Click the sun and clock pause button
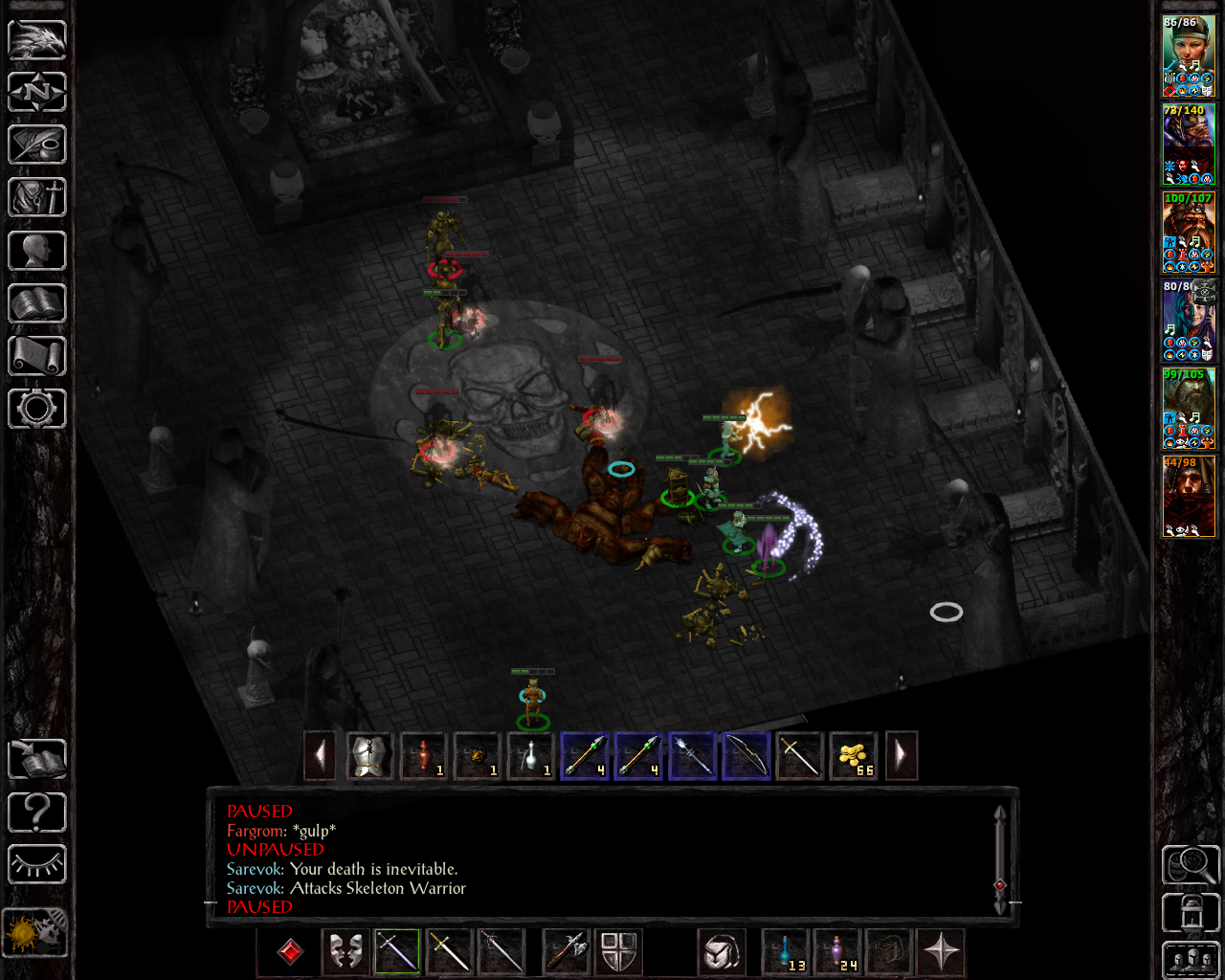Screen dimensions: 1225x980 35,932
